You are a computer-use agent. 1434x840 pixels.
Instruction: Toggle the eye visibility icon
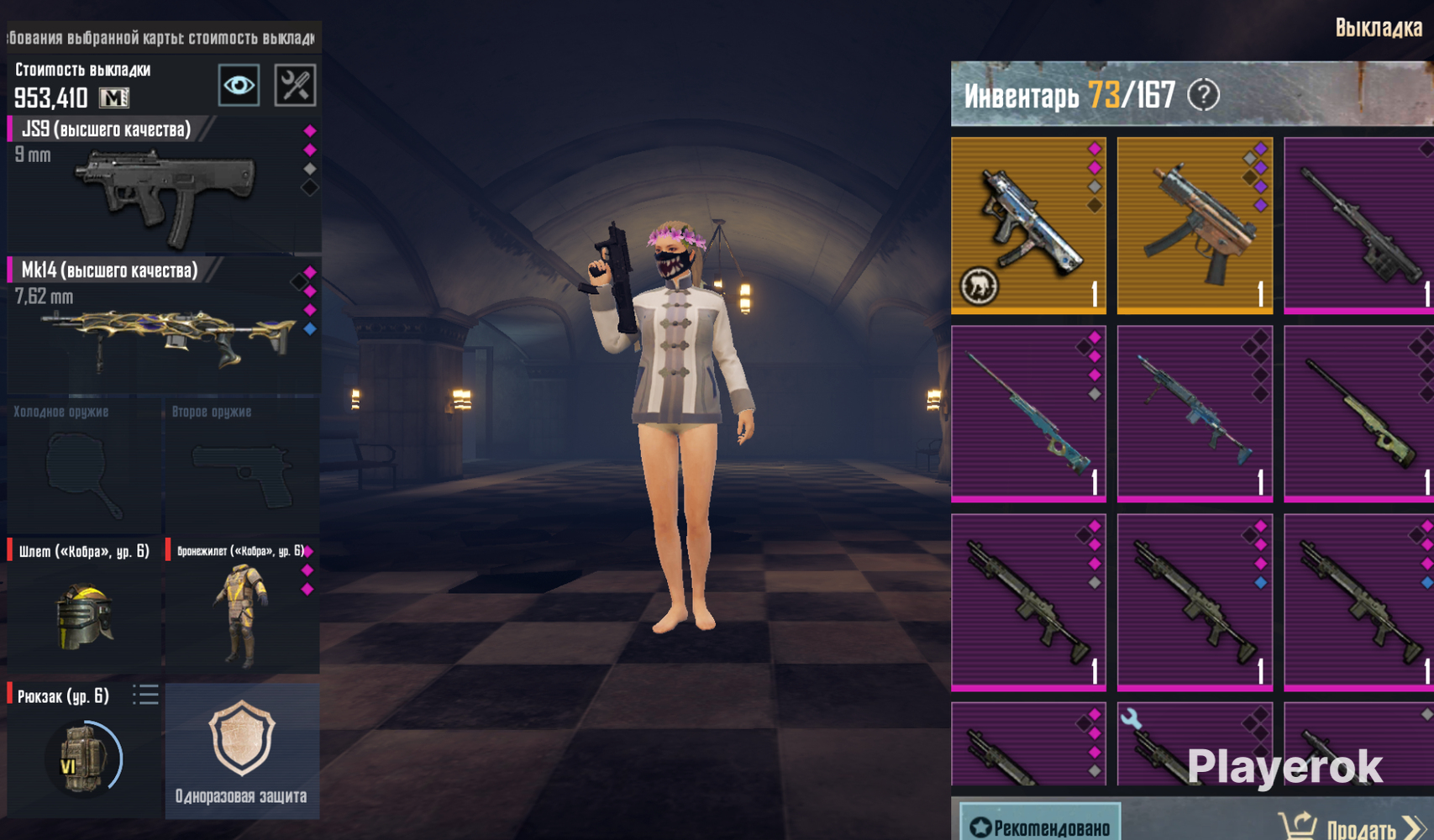(239, 85)
